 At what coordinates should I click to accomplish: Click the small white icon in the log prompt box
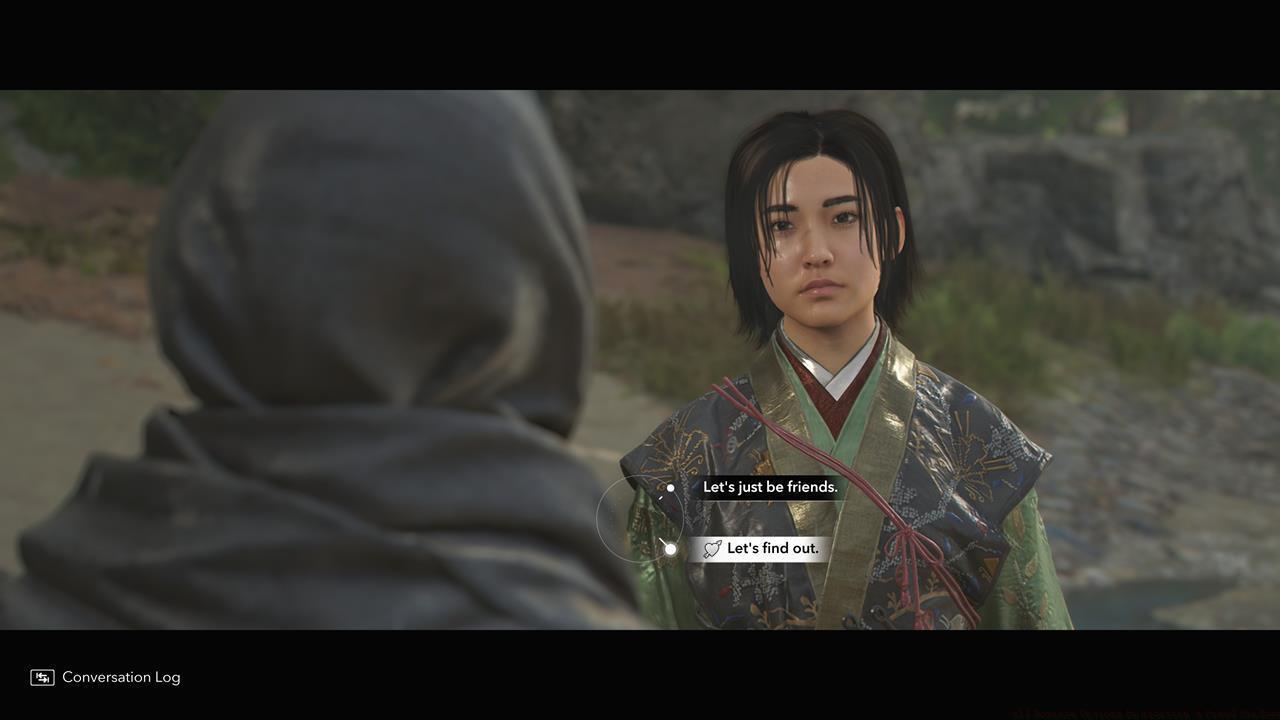click(40, 677)
